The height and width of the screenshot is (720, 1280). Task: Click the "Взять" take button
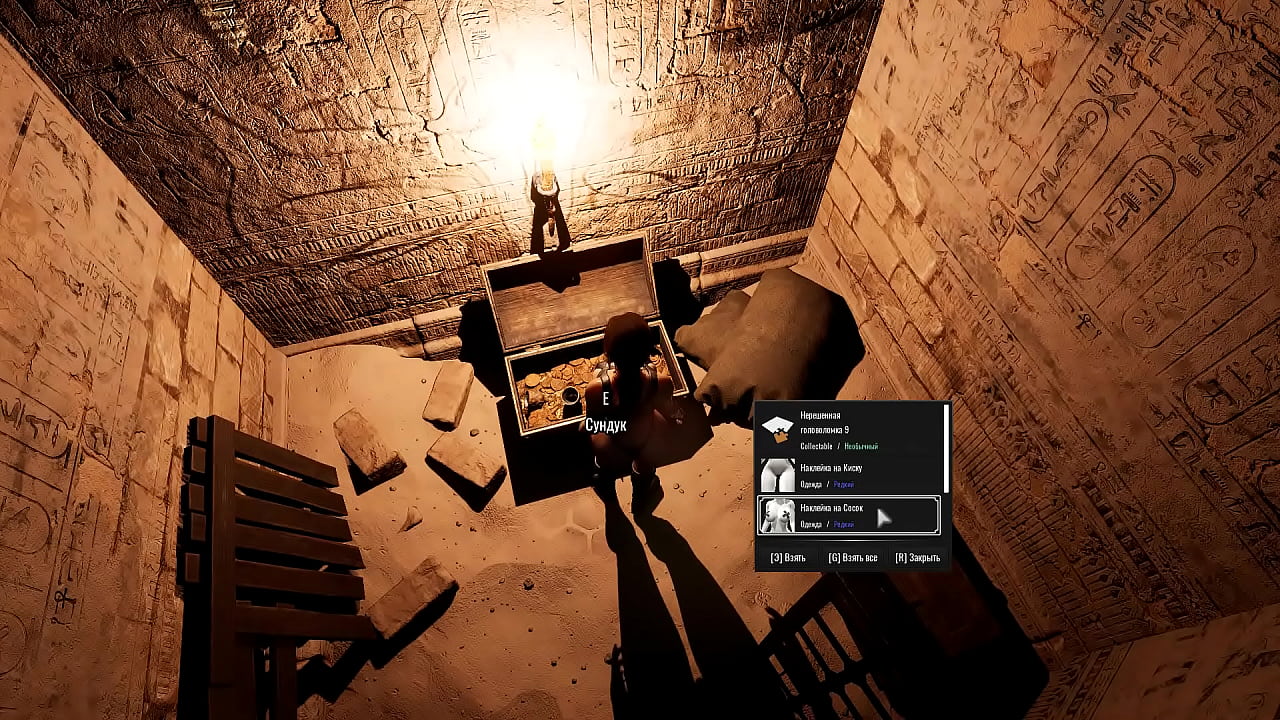point(788,557)
